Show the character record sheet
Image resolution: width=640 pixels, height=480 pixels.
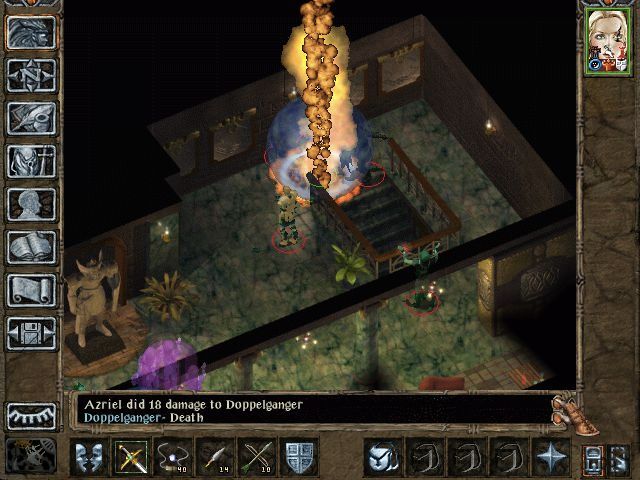pos(31,204)
